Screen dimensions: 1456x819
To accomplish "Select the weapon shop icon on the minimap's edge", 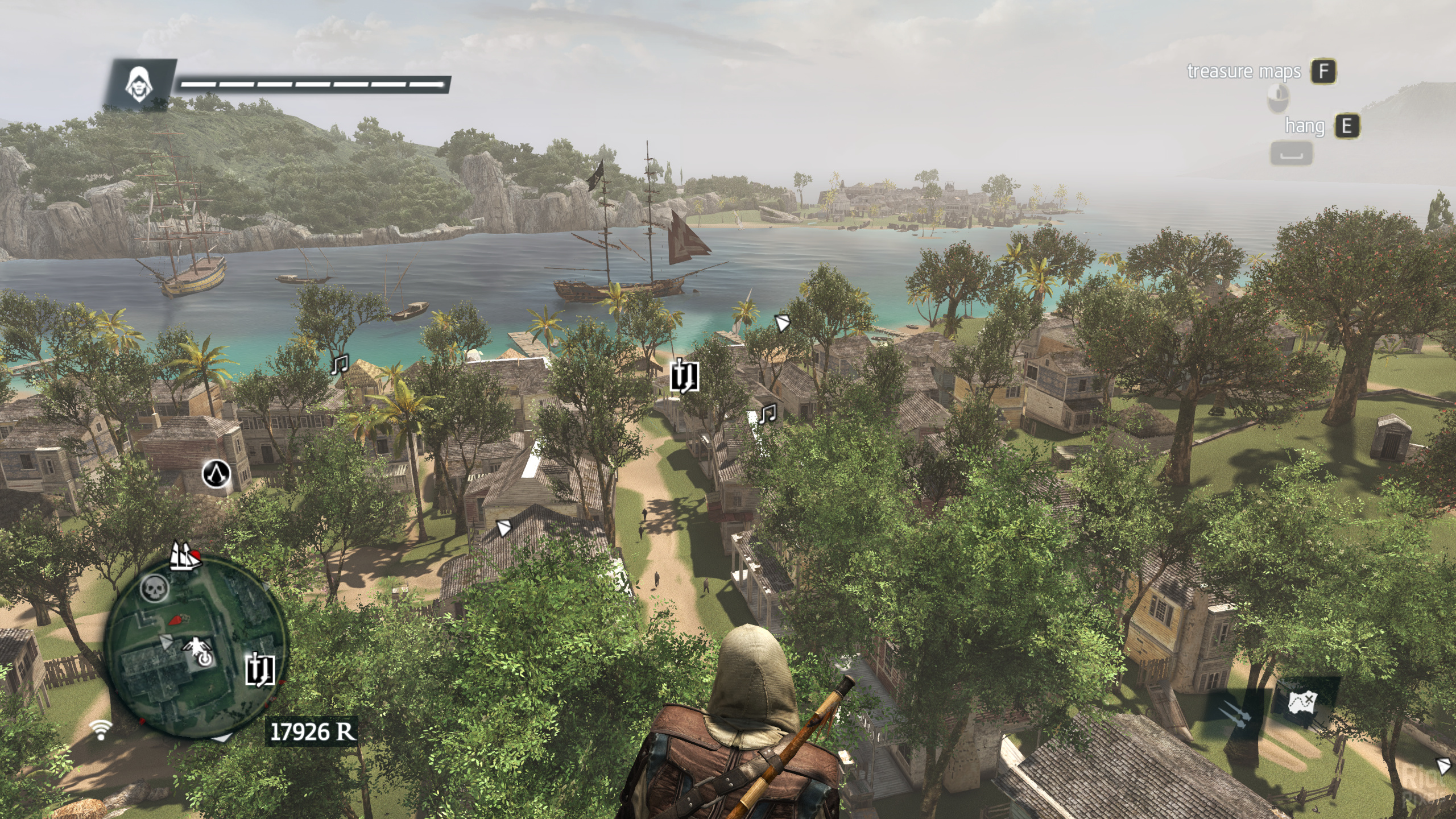I will coord(260,669).
